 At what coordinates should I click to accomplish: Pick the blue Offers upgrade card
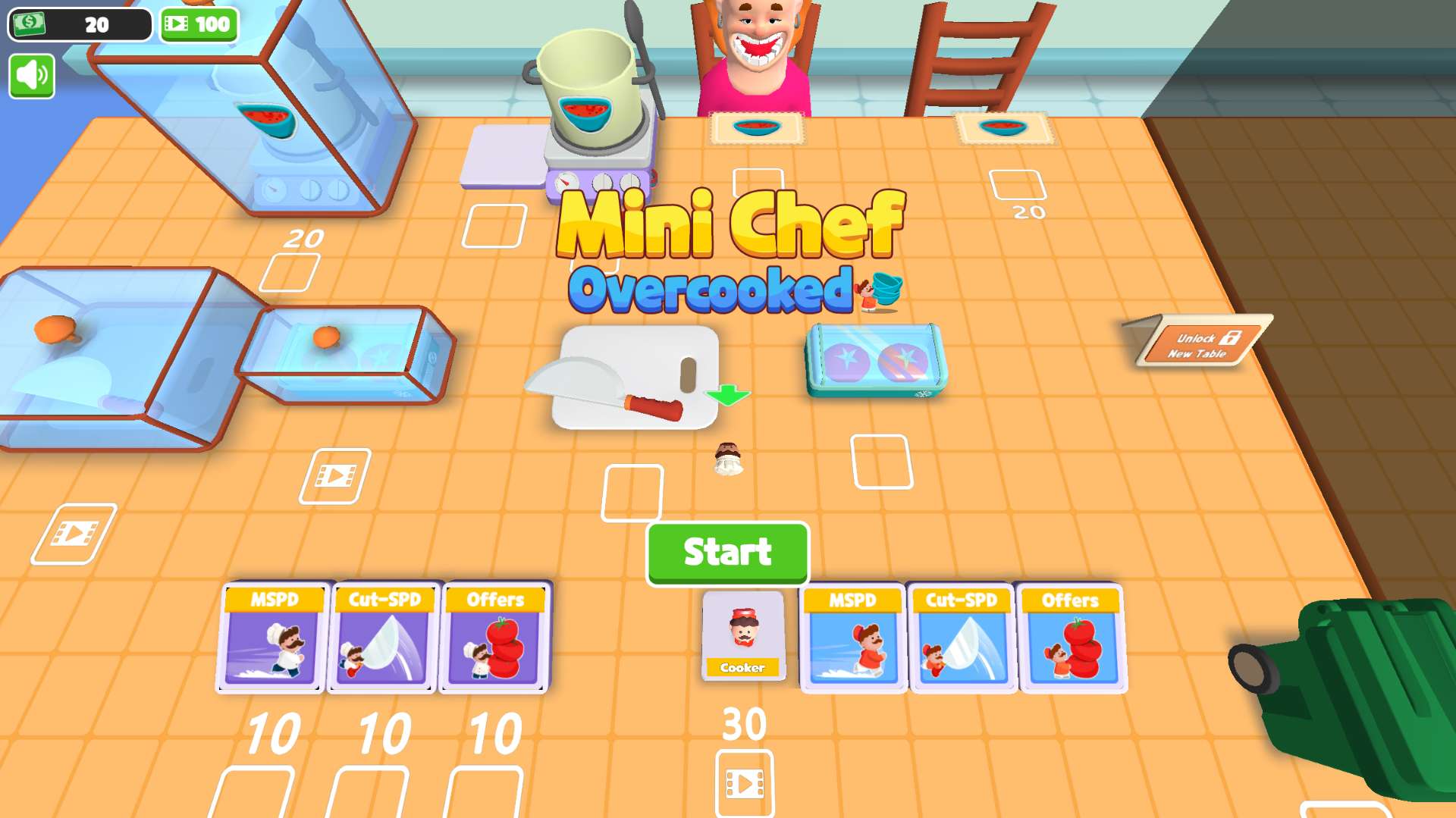[1072, 638]
